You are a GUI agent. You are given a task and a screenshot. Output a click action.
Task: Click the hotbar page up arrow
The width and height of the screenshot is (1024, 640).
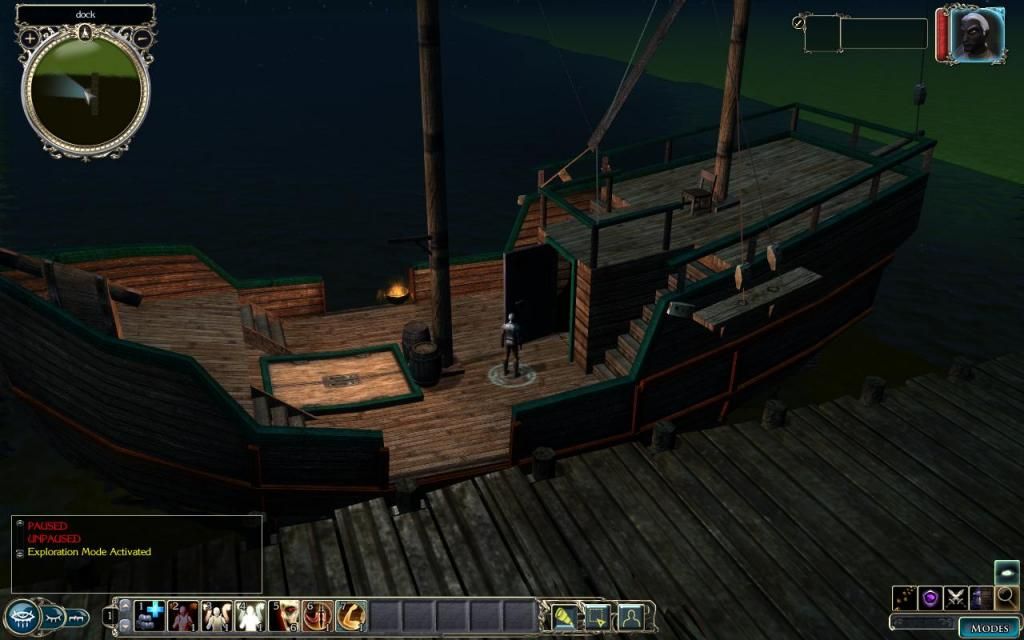(x=124, y=605)
